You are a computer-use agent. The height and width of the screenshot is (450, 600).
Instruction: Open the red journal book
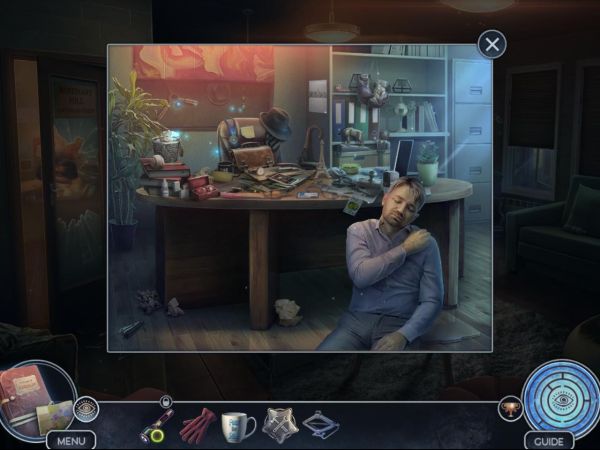point(28,395)
